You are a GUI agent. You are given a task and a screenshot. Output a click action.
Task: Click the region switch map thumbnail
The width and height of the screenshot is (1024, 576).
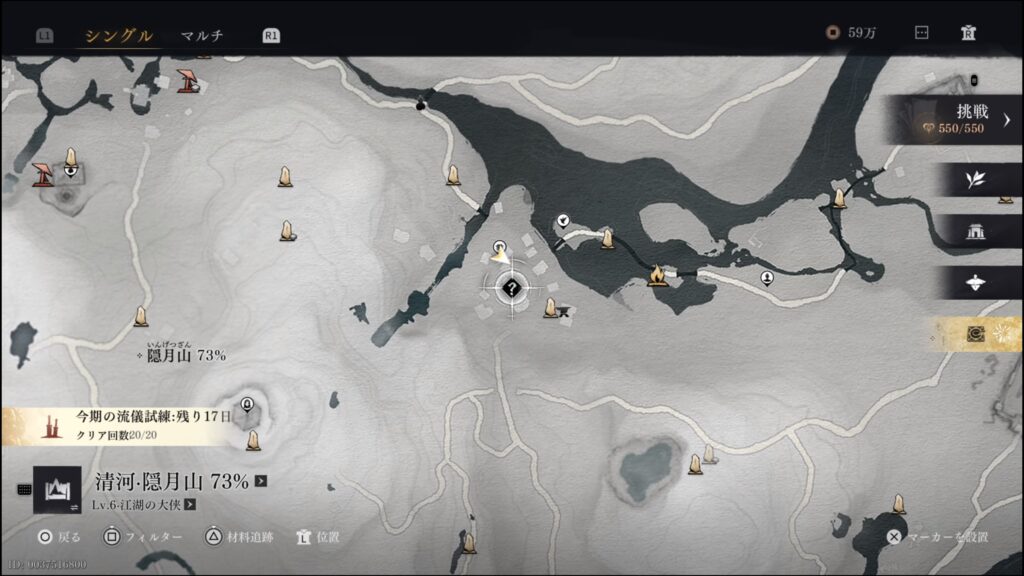tap(57, 489)
